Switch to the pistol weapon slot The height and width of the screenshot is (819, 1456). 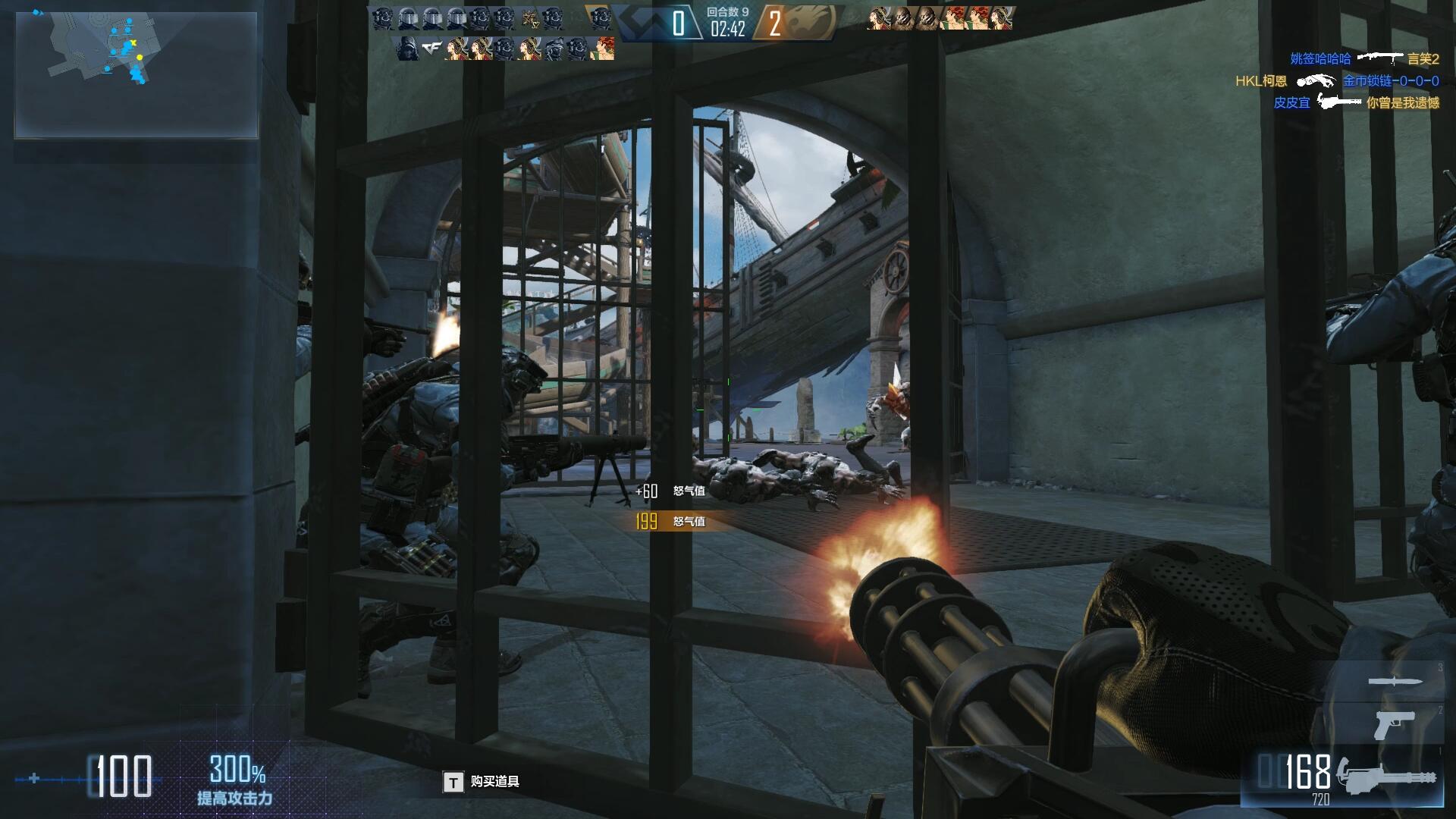pyautogui.click(x=1394, y=726)
